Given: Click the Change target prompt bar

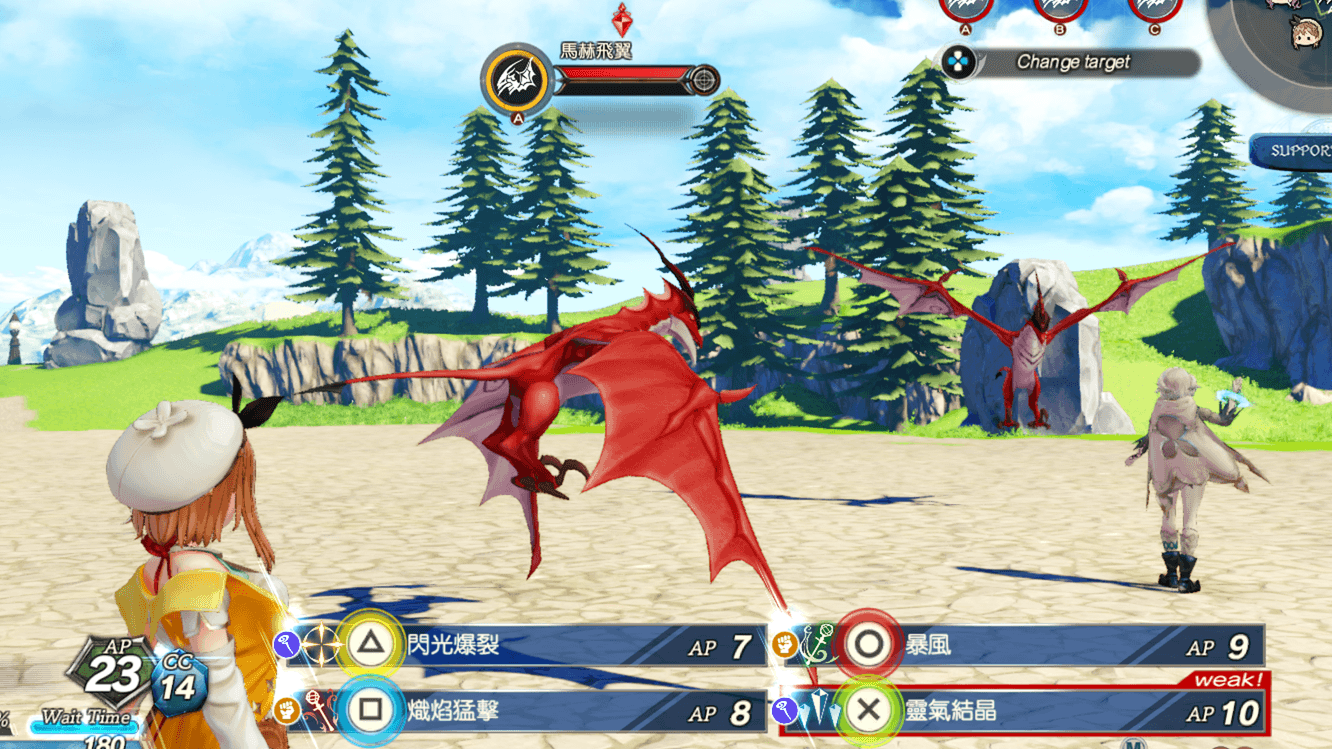Looking at the screenshot, I should pos(1071,62).
